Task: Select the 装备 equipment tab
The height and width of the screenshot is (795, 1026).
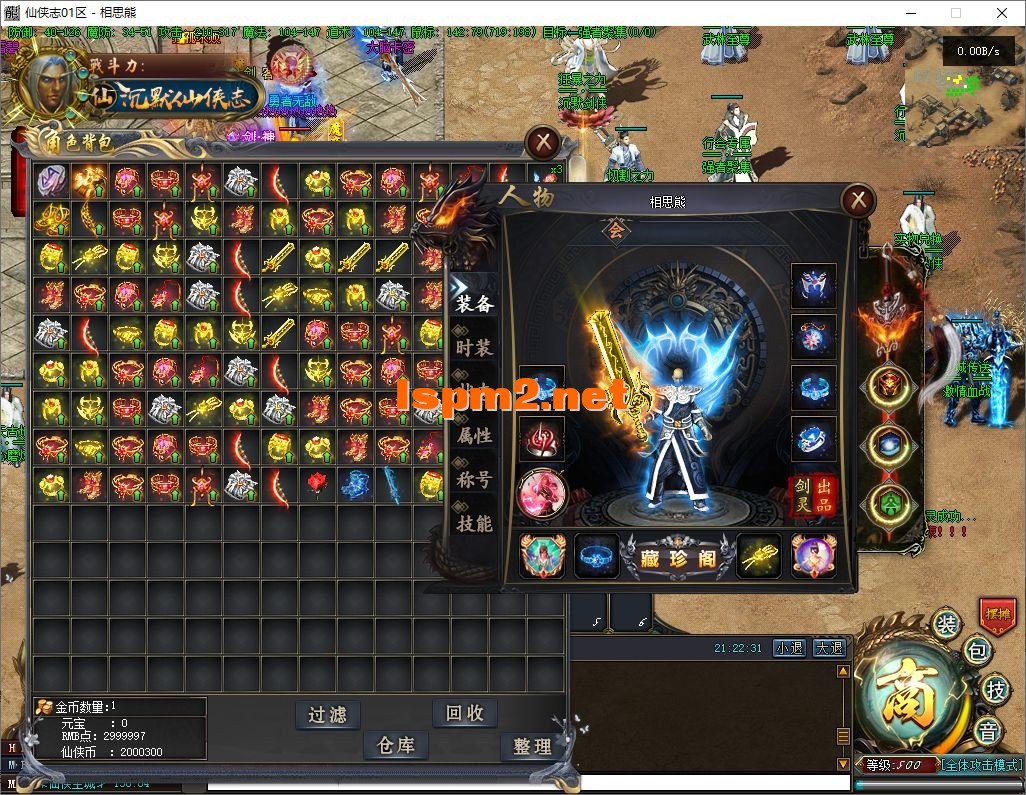Action: pos(474,303)
